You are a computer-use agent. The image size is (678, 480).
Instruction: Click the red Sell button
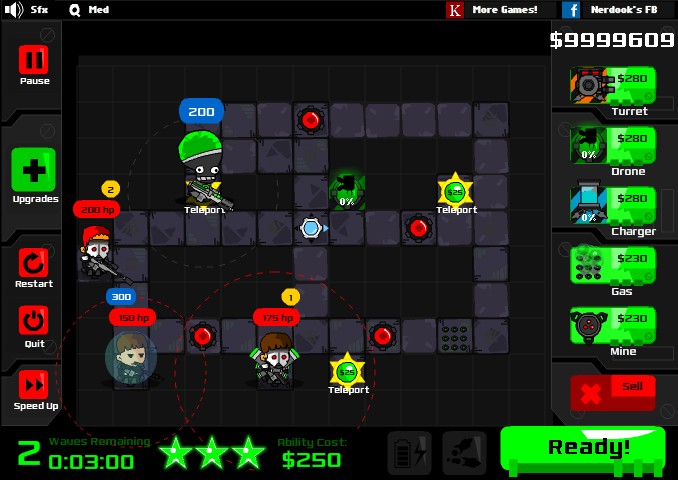613,391
